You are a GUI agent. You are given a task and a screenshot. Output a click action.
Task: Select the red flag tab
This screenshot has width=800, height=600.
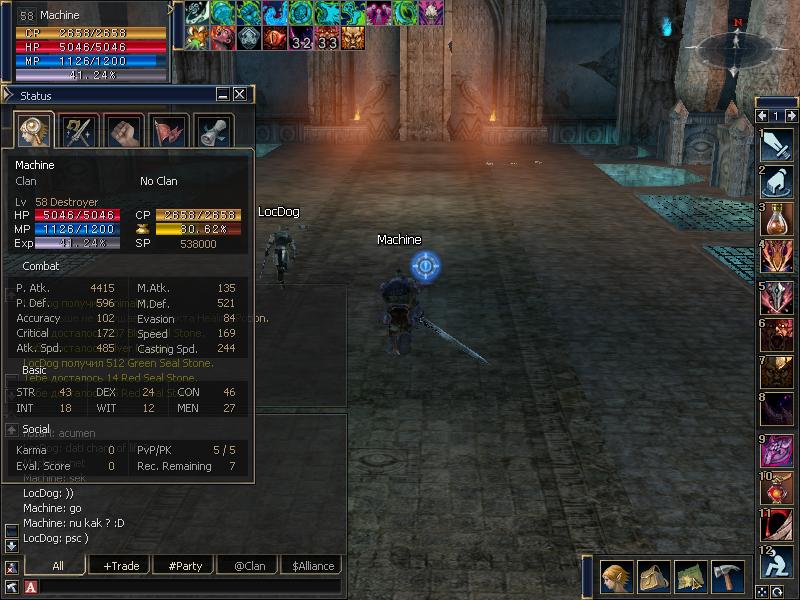tap(168, 132)
